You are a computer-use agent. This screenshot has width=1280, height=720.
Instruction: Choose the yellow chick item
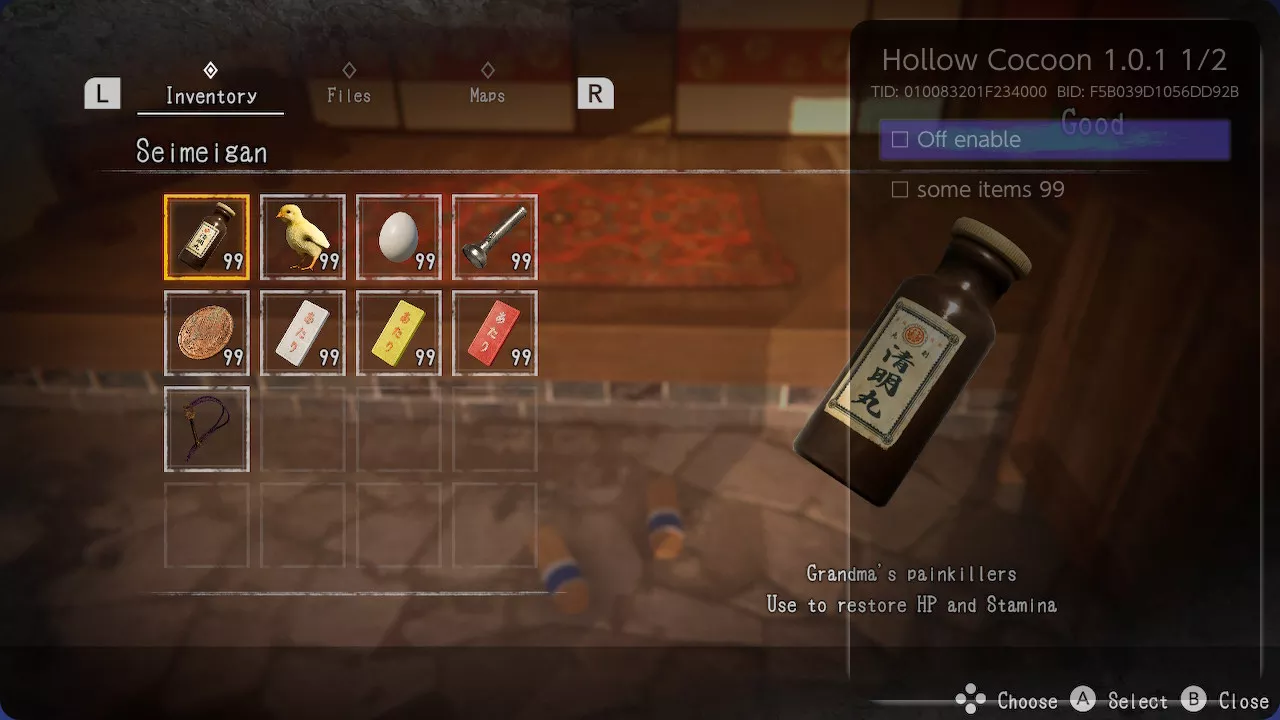click(x=303, y=237)
